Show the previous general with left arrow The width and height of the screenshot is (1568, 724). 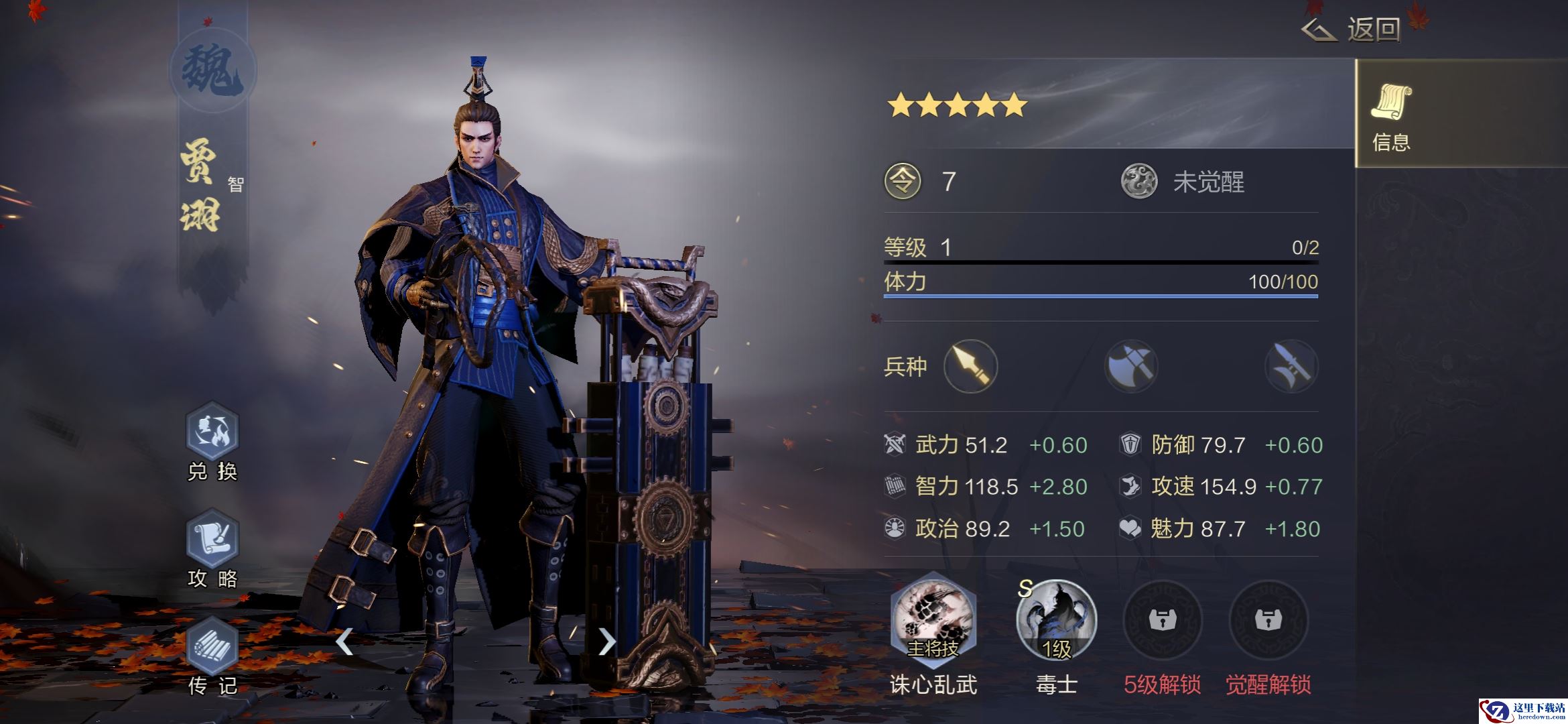pos(344,642)
